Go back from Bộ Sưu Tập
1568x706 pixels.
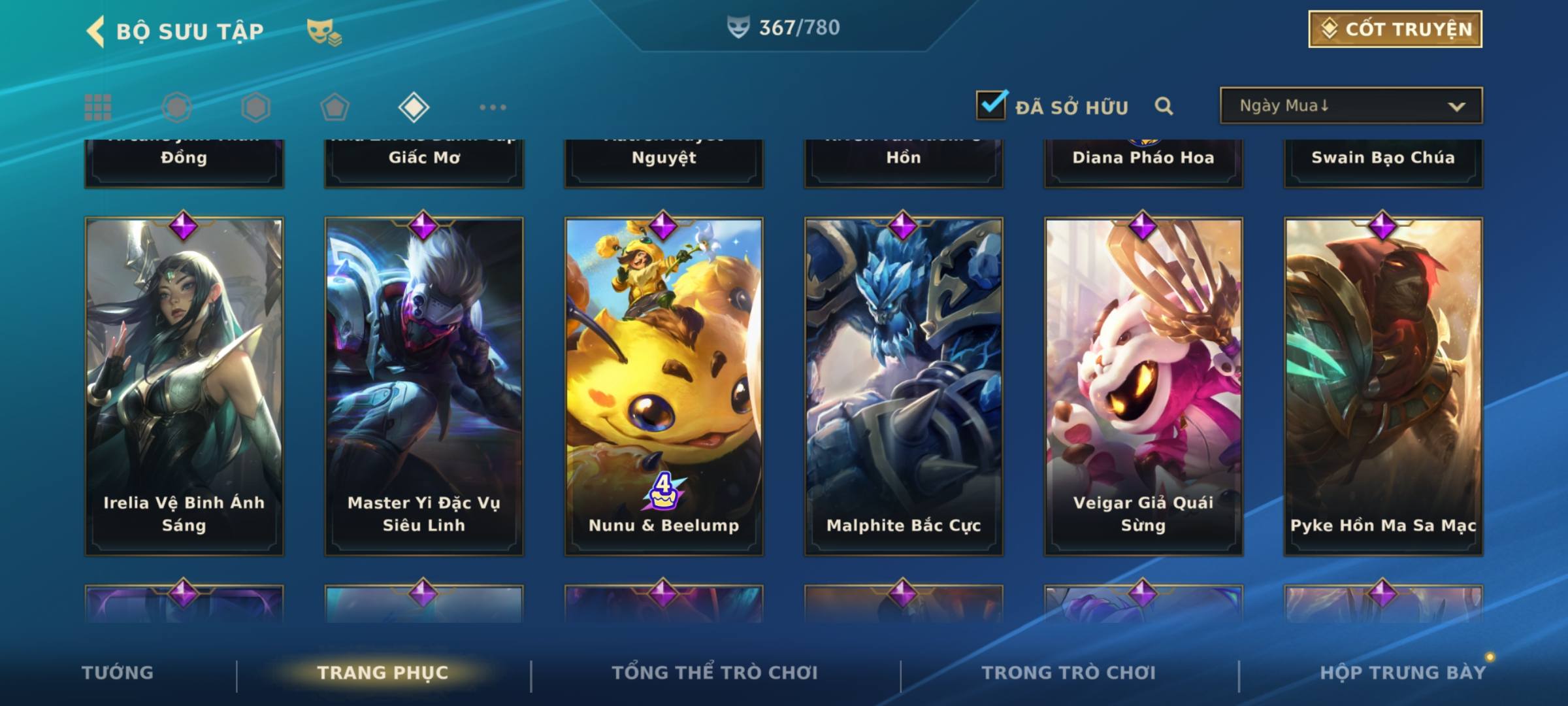[96, 31]
